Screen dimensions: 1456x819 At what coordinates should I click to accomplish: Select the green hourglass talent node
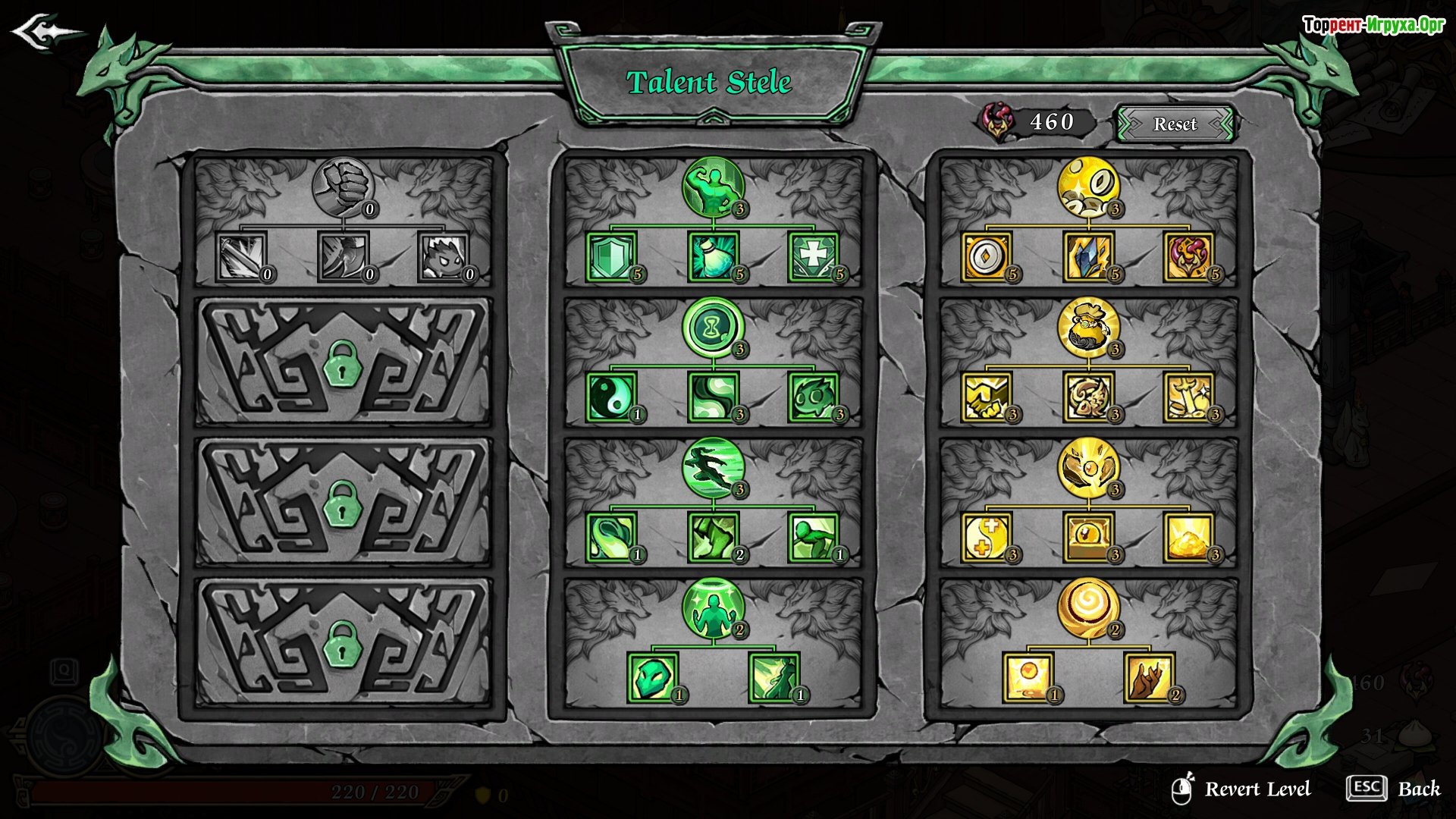[713, 328]
